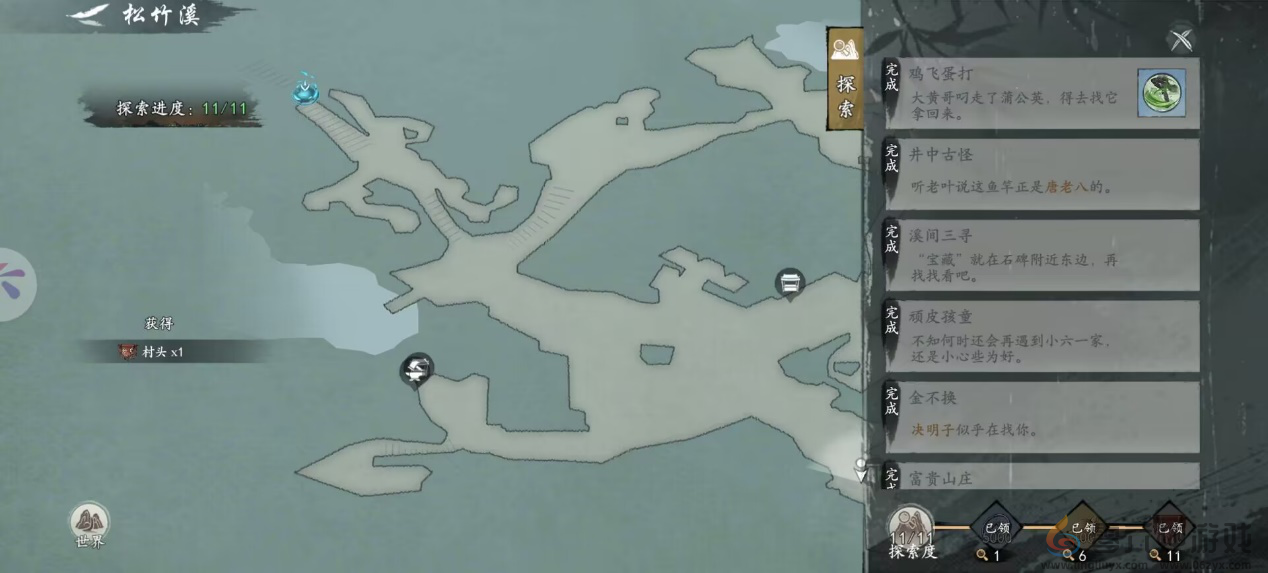The width and height of the screenshot is (1268, 573).
Task: Select the 富贵山庄 quest entry
Action: coord(1040,477)
